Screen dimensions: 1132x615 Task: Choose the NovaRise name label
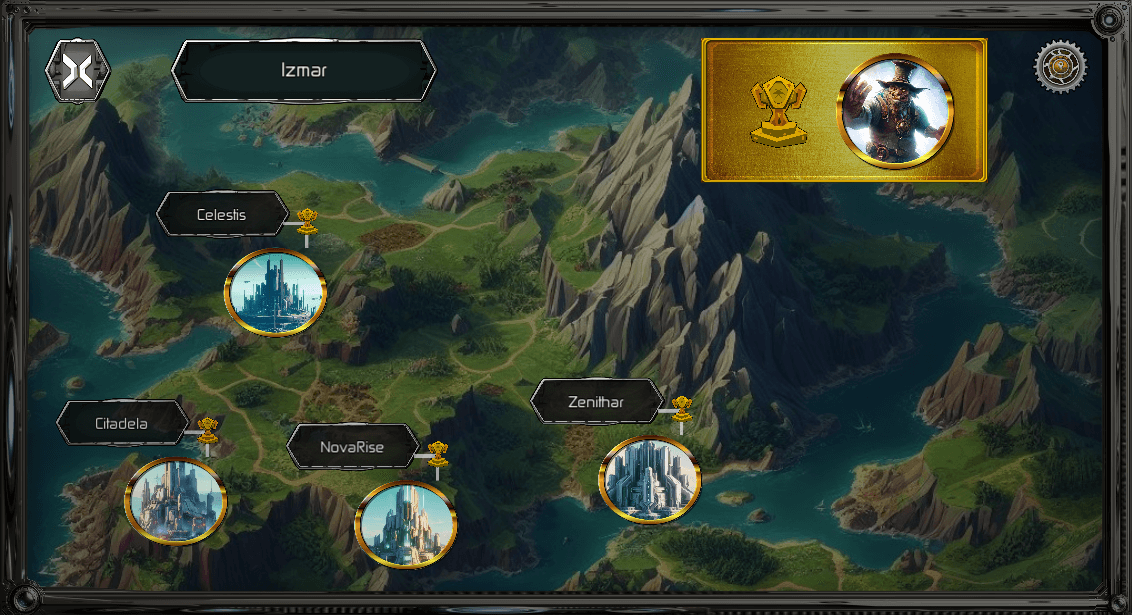[x=352, y=447]
